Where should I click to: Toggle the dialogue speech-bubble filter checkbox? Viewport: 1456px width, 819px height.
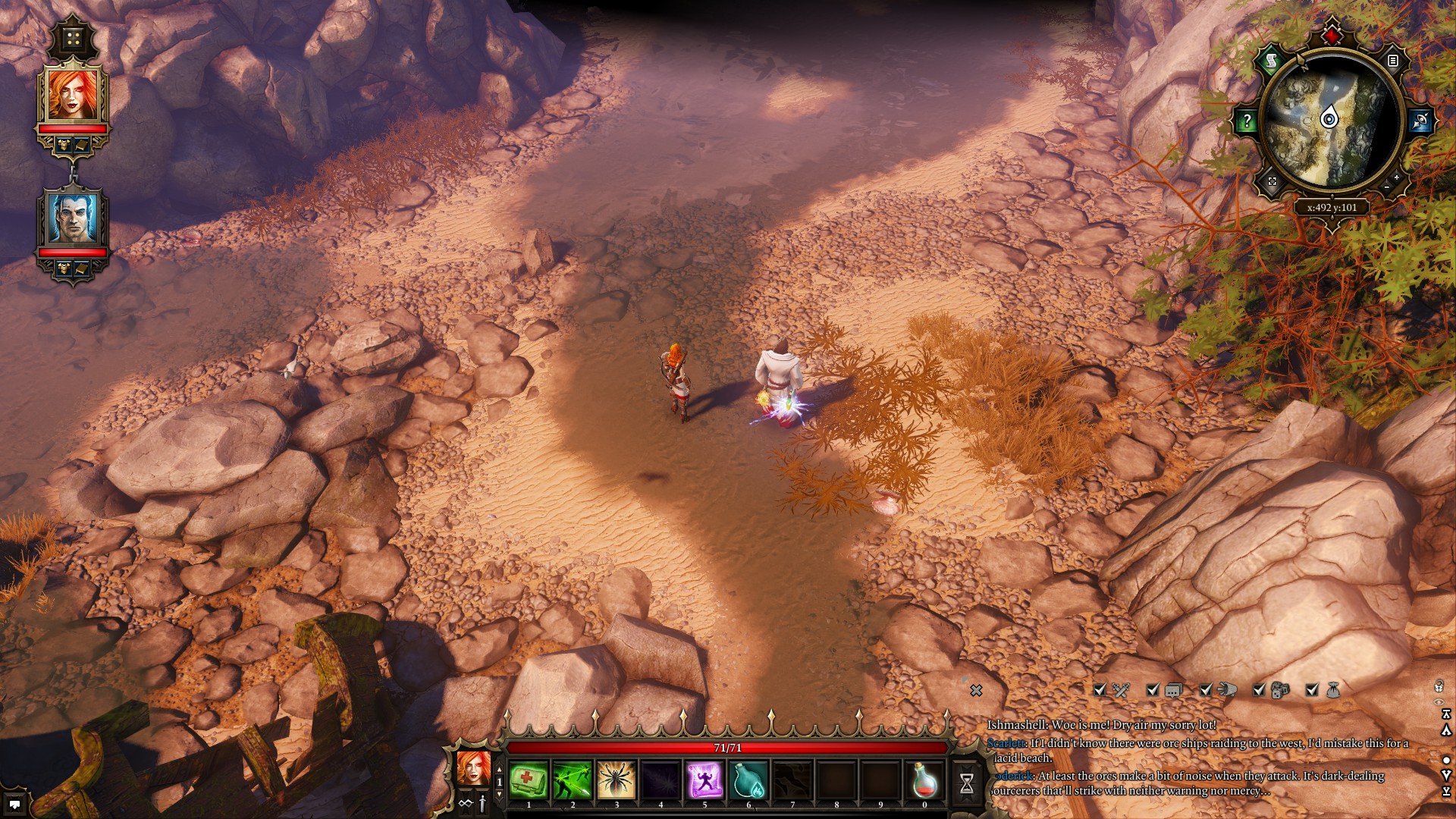1153,689
